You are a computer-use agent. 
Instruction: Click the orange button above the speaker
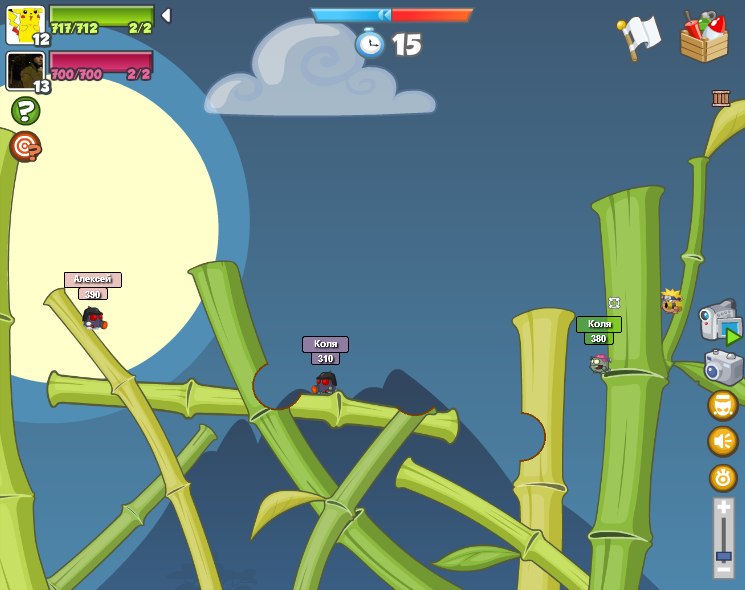(x=723, y=405)
